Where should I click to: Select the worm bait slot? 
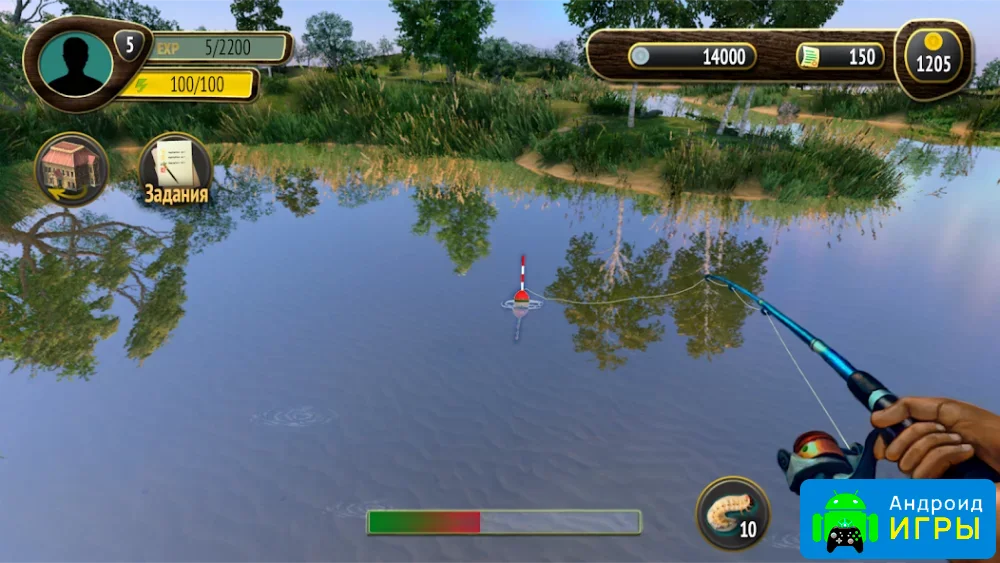coord(732,513)
